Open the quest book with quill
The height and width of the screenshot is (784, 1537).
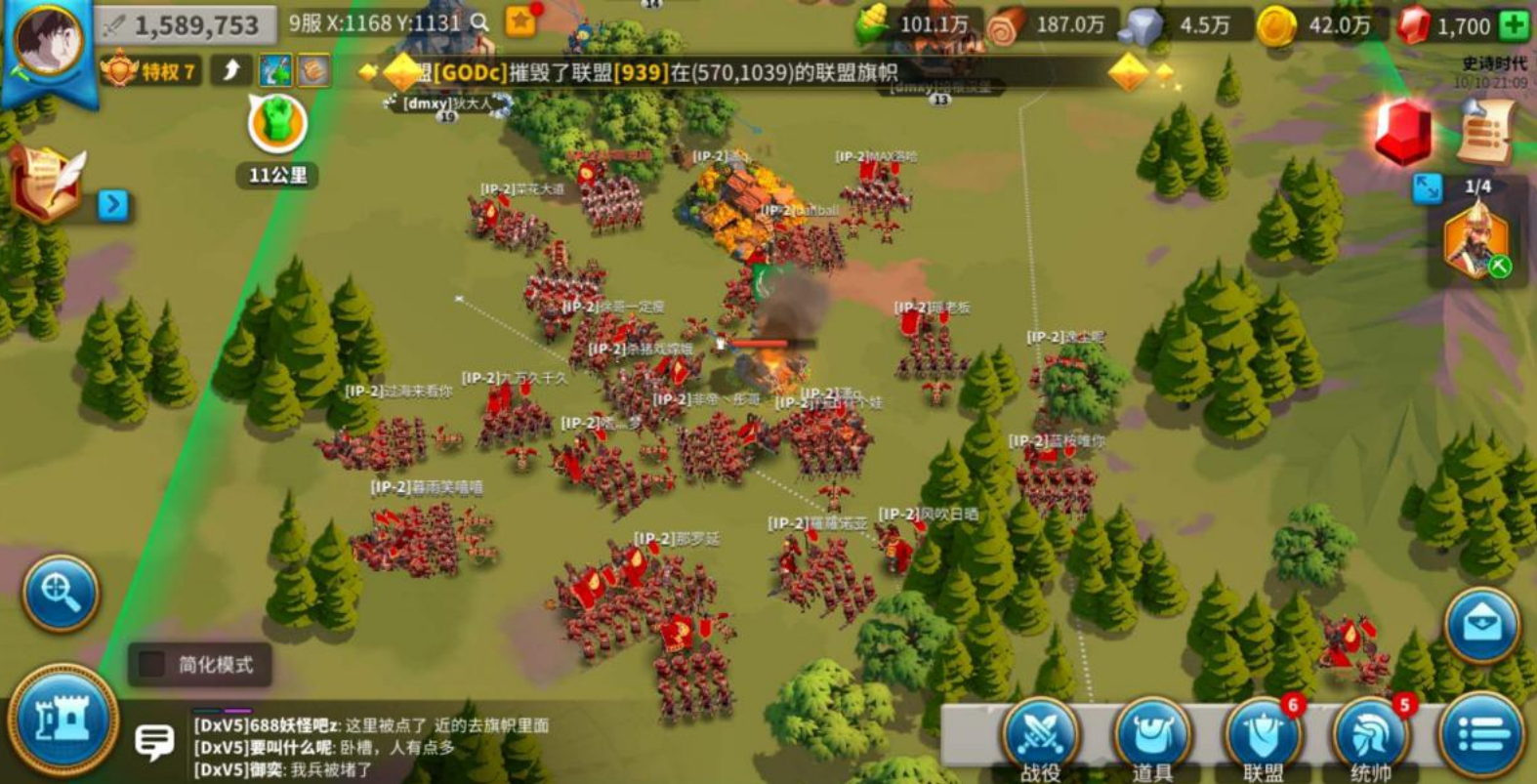click(45, 183)
